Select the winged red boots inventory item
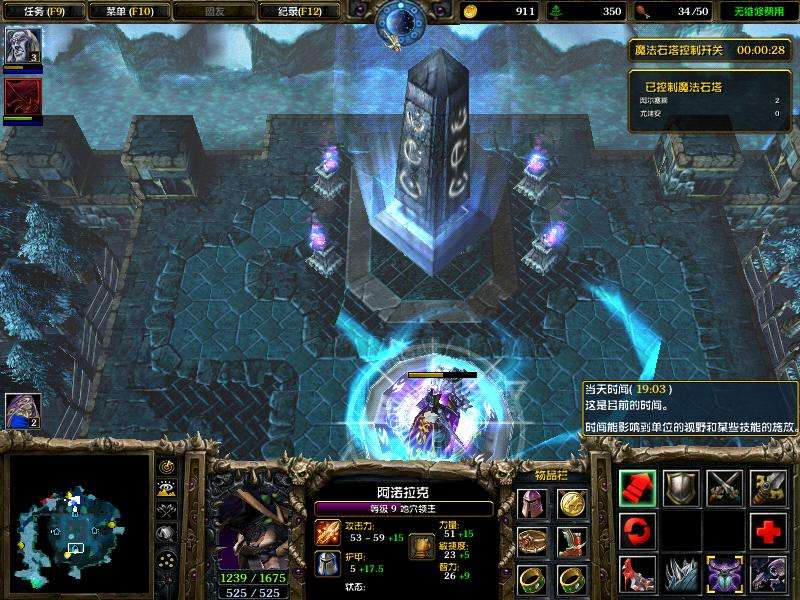800x600 pixels. click(571, 541)
